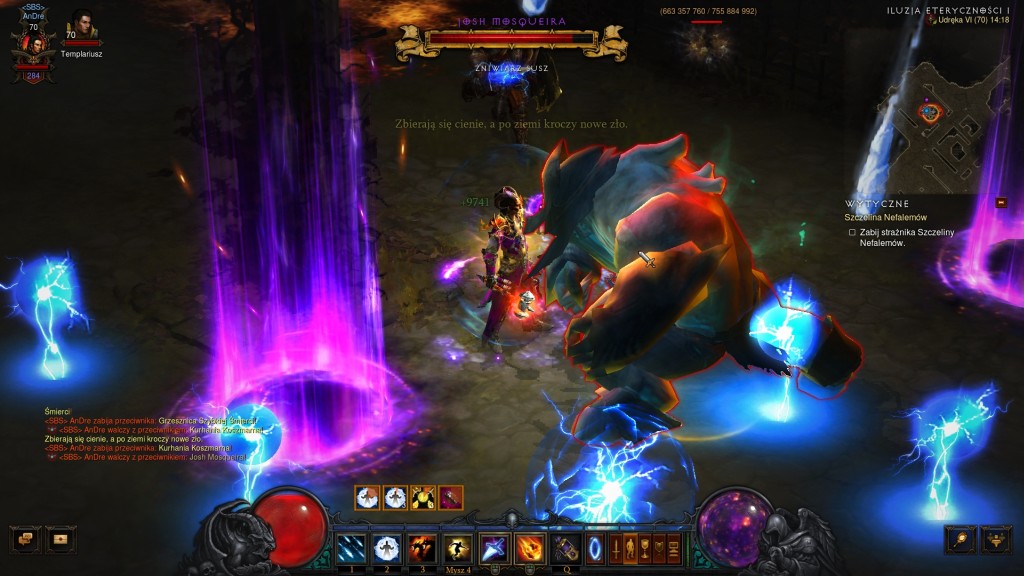Use the glowing figure skill in slot 2

[x=386, y=548]
